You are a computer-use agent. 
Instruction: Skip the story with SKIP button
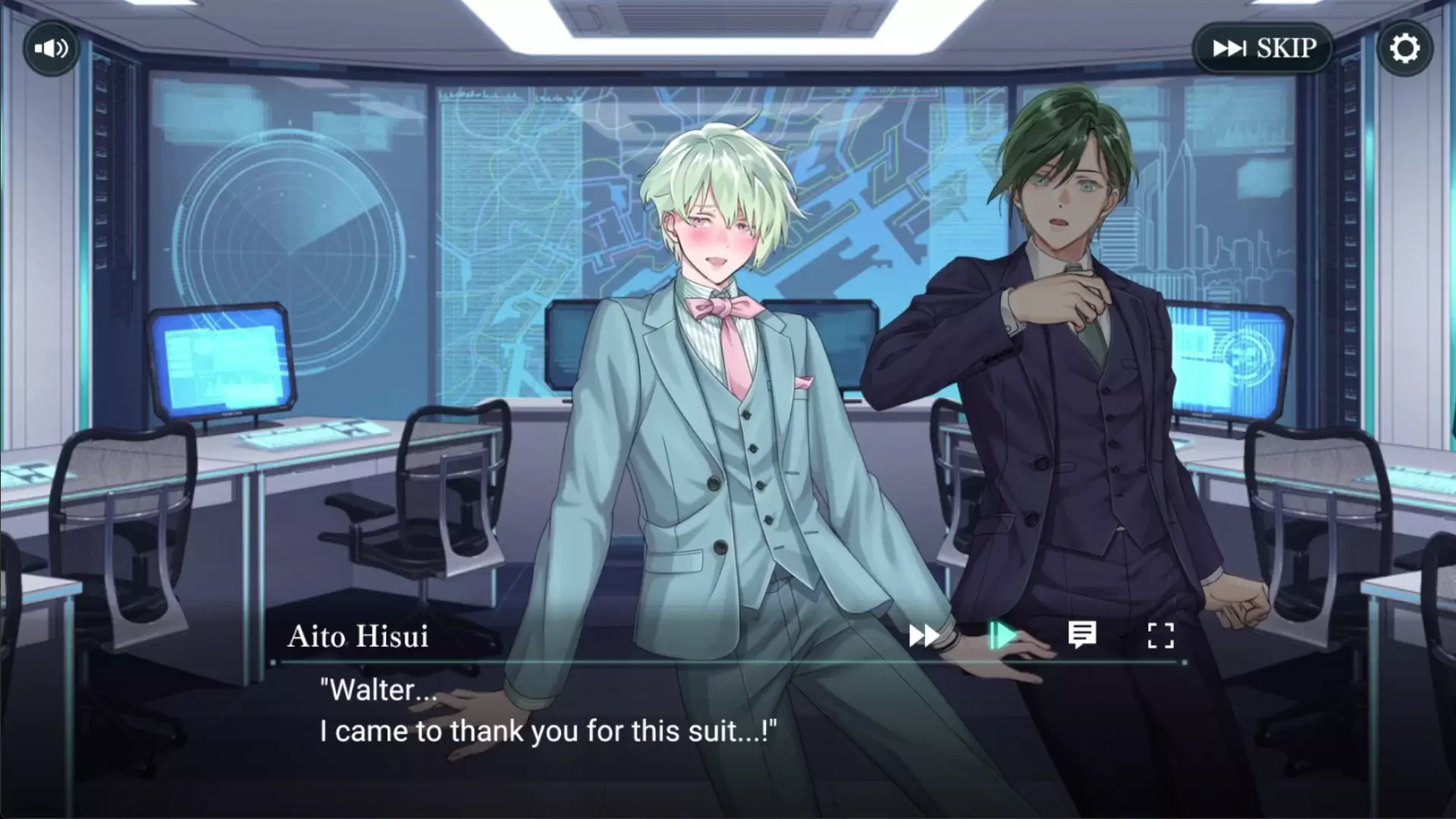pyautogui.click(x=1263, y=49)
